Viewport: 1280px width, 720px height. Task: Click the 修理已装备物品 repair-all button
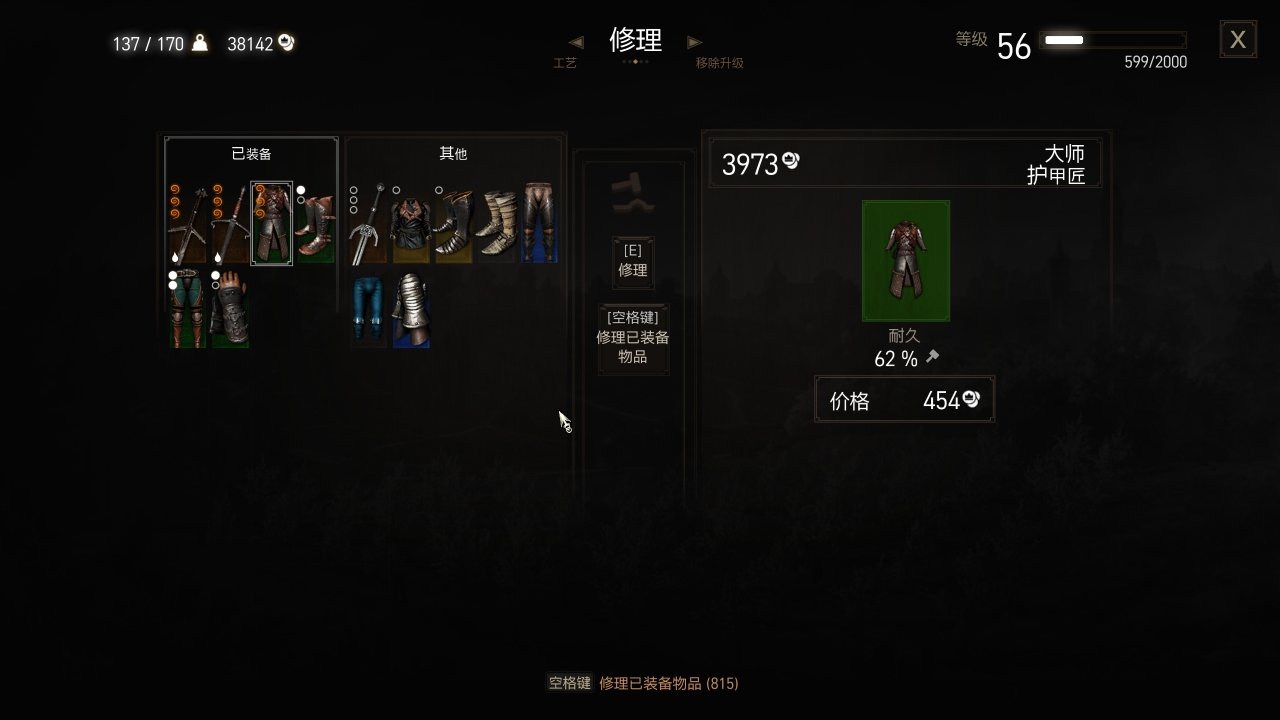point(632,338)
